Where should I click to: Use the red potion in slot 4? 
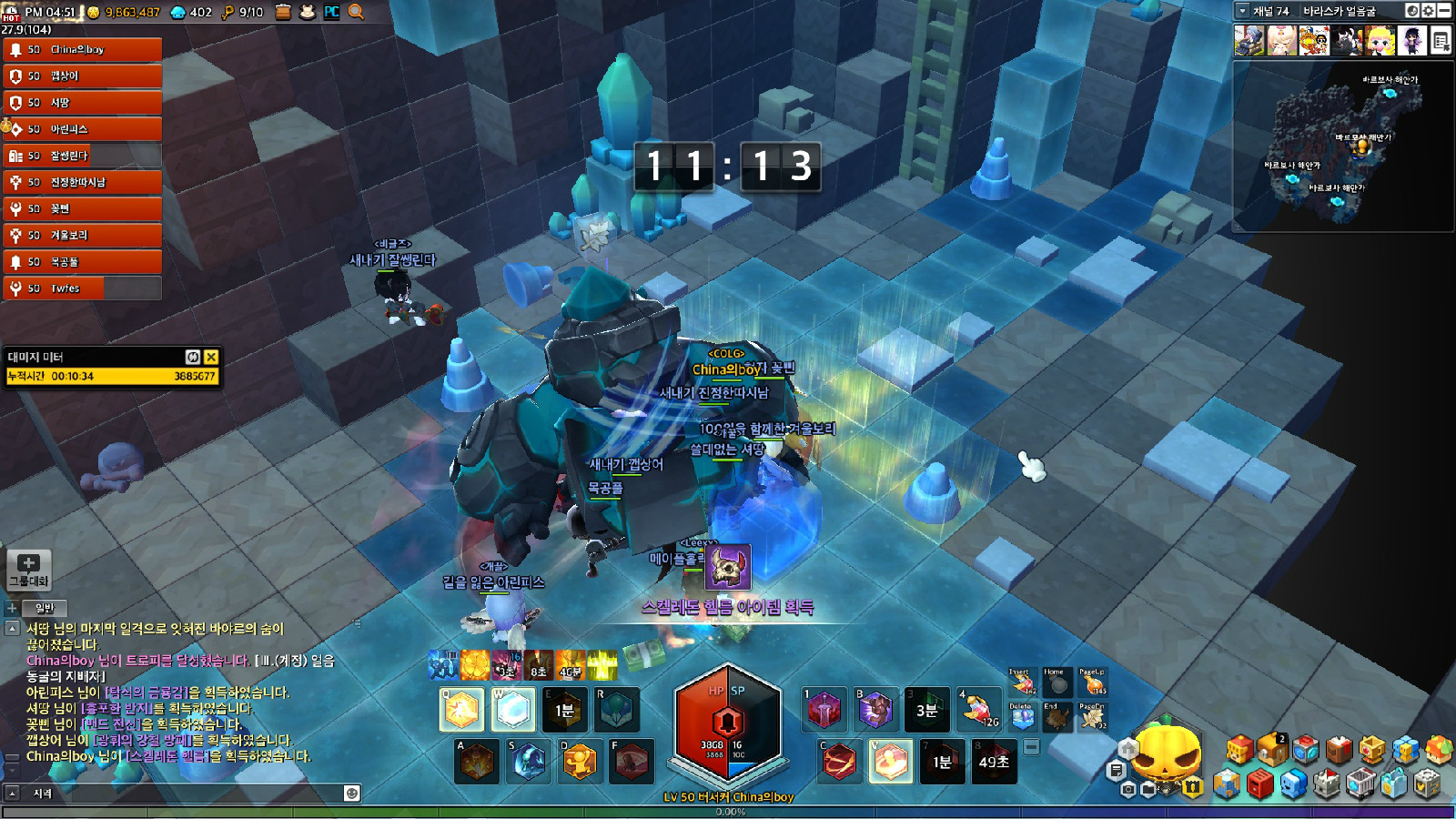pos(978,710)
